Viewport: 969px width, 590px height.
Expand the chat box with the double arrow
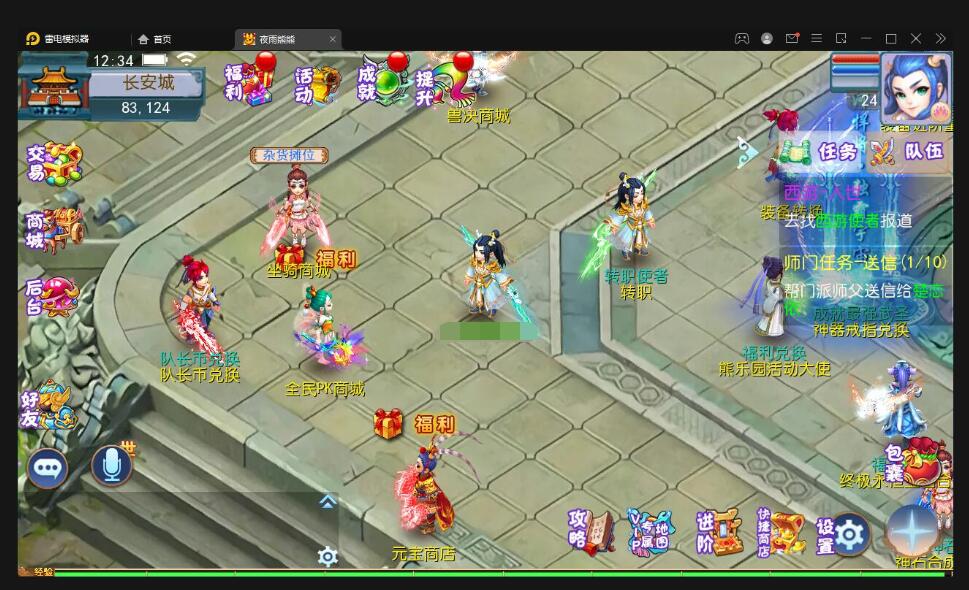tap(327, 502)
